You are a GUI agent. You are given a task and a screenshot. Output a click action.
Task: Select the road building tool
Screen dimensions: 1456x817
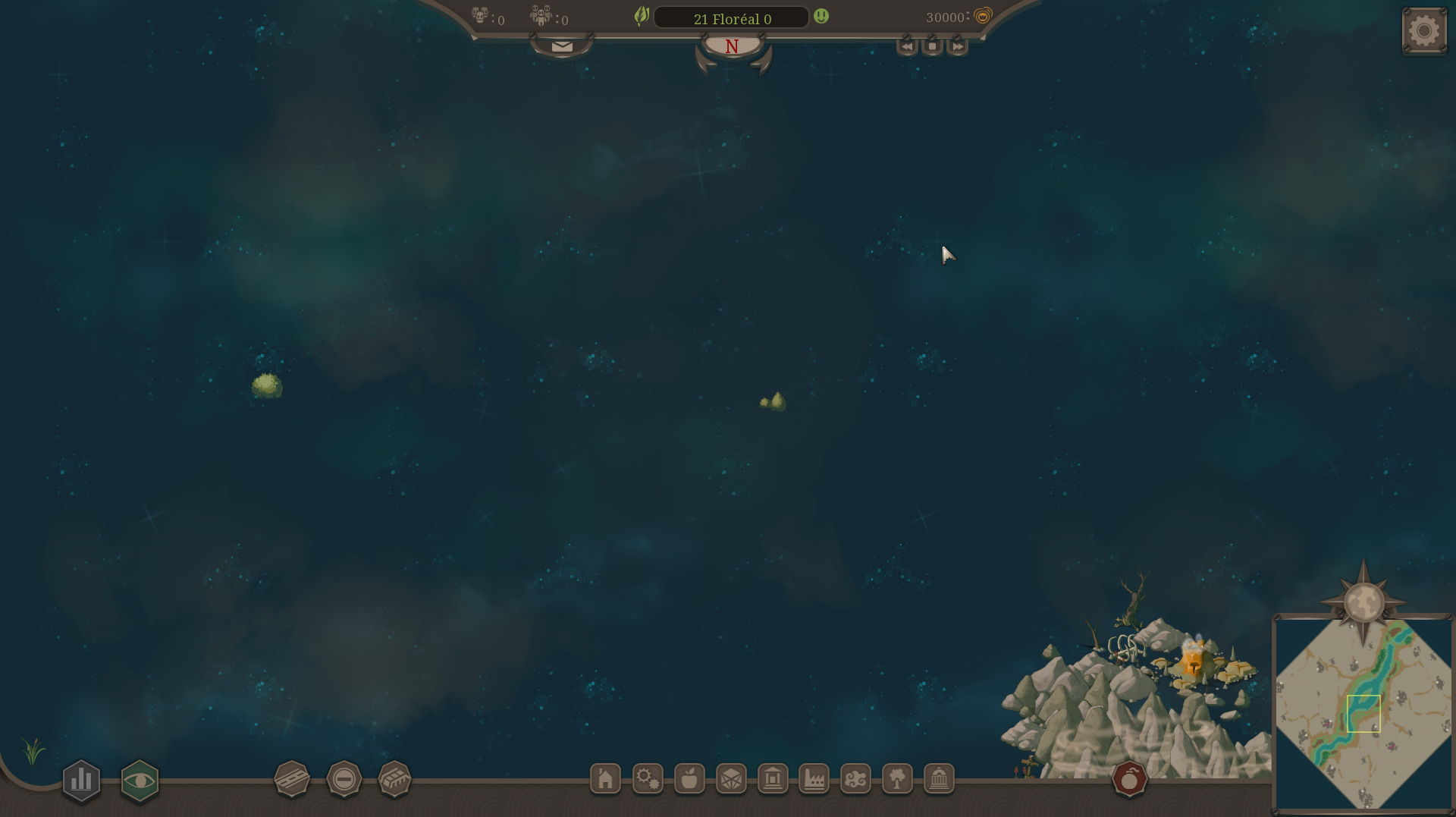(292, 778)
